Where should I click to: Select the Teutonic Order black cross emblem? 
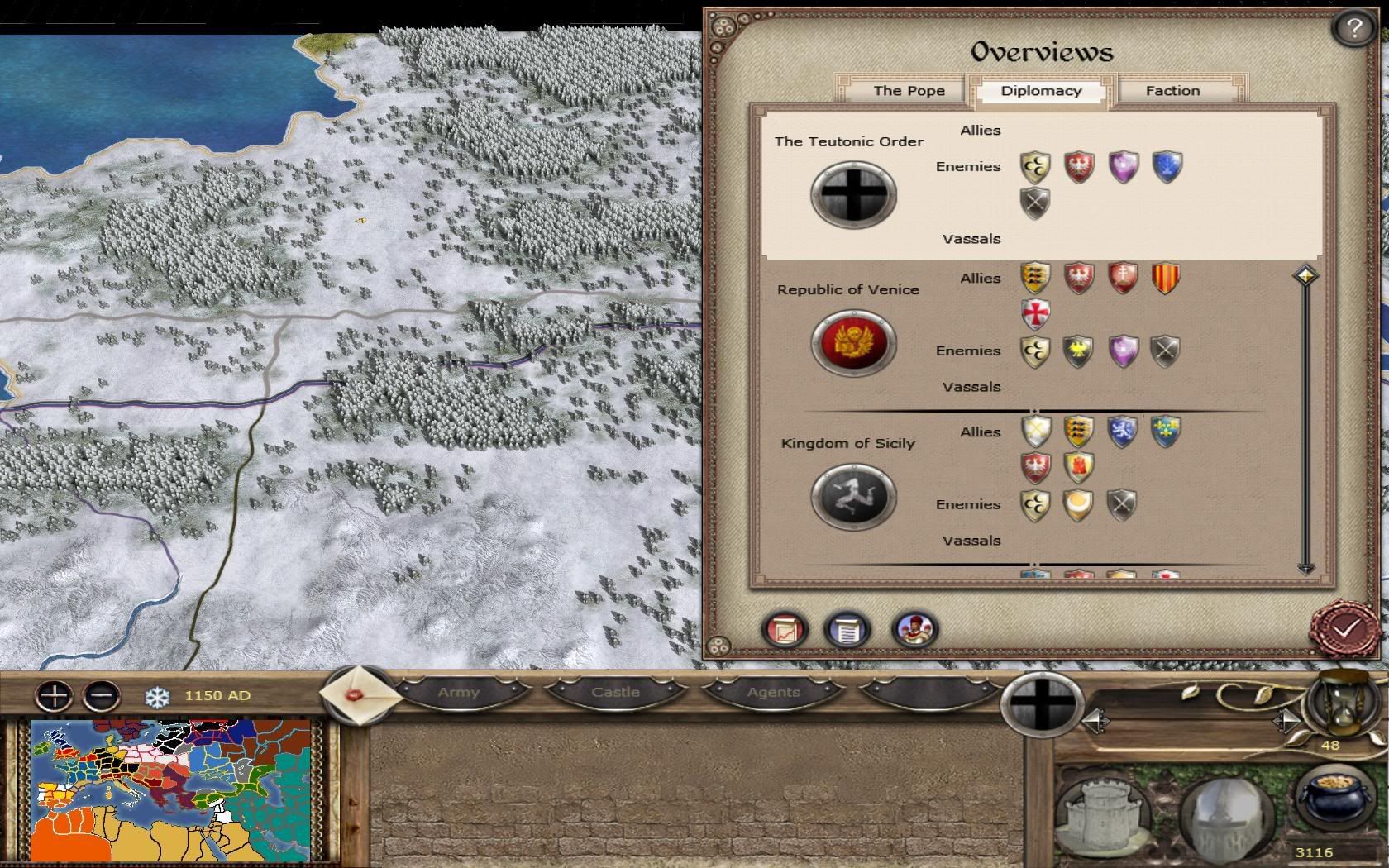pos(853,195)
